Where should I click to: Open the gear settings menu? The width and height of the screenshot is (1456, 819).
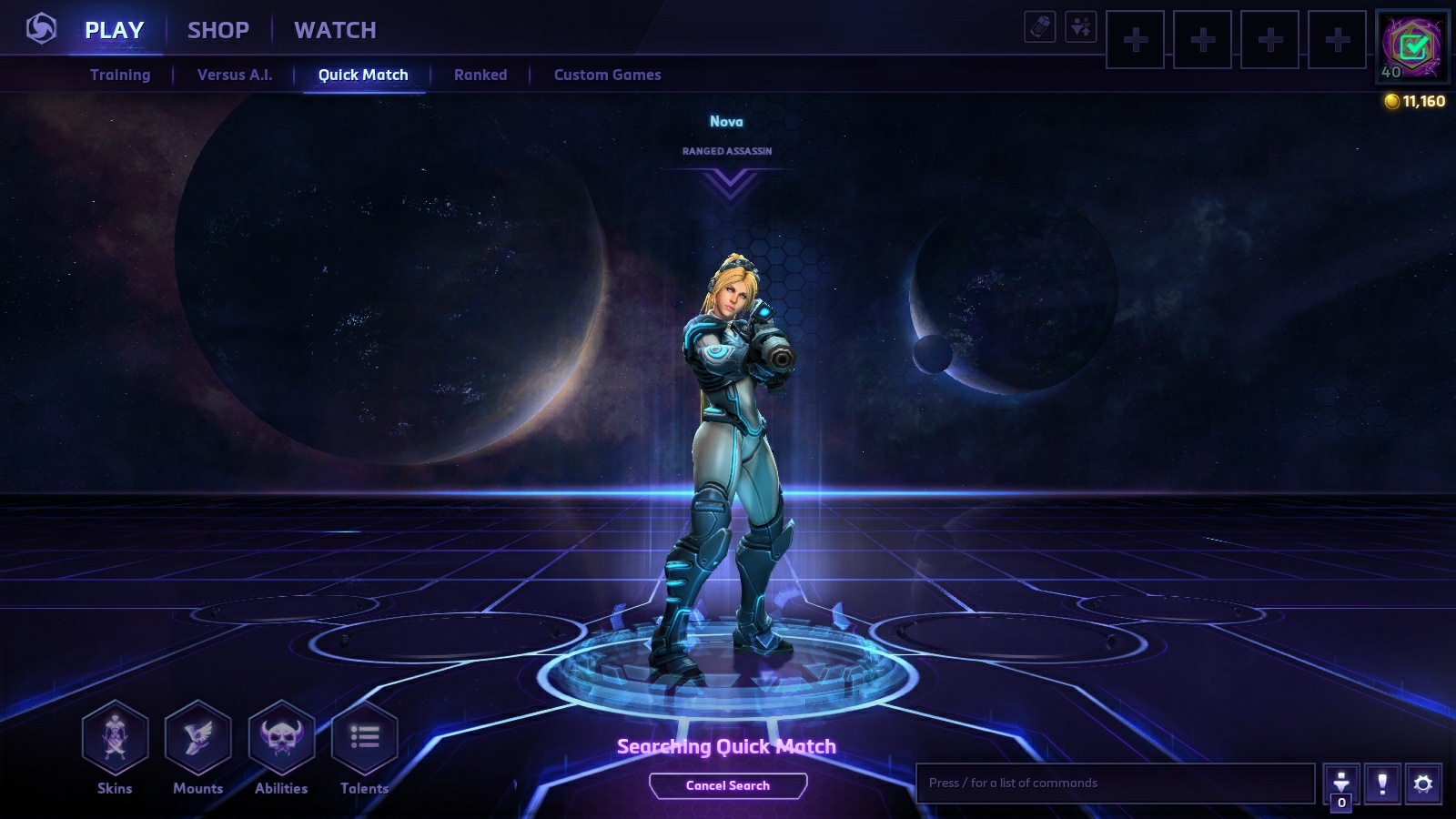1423,784
